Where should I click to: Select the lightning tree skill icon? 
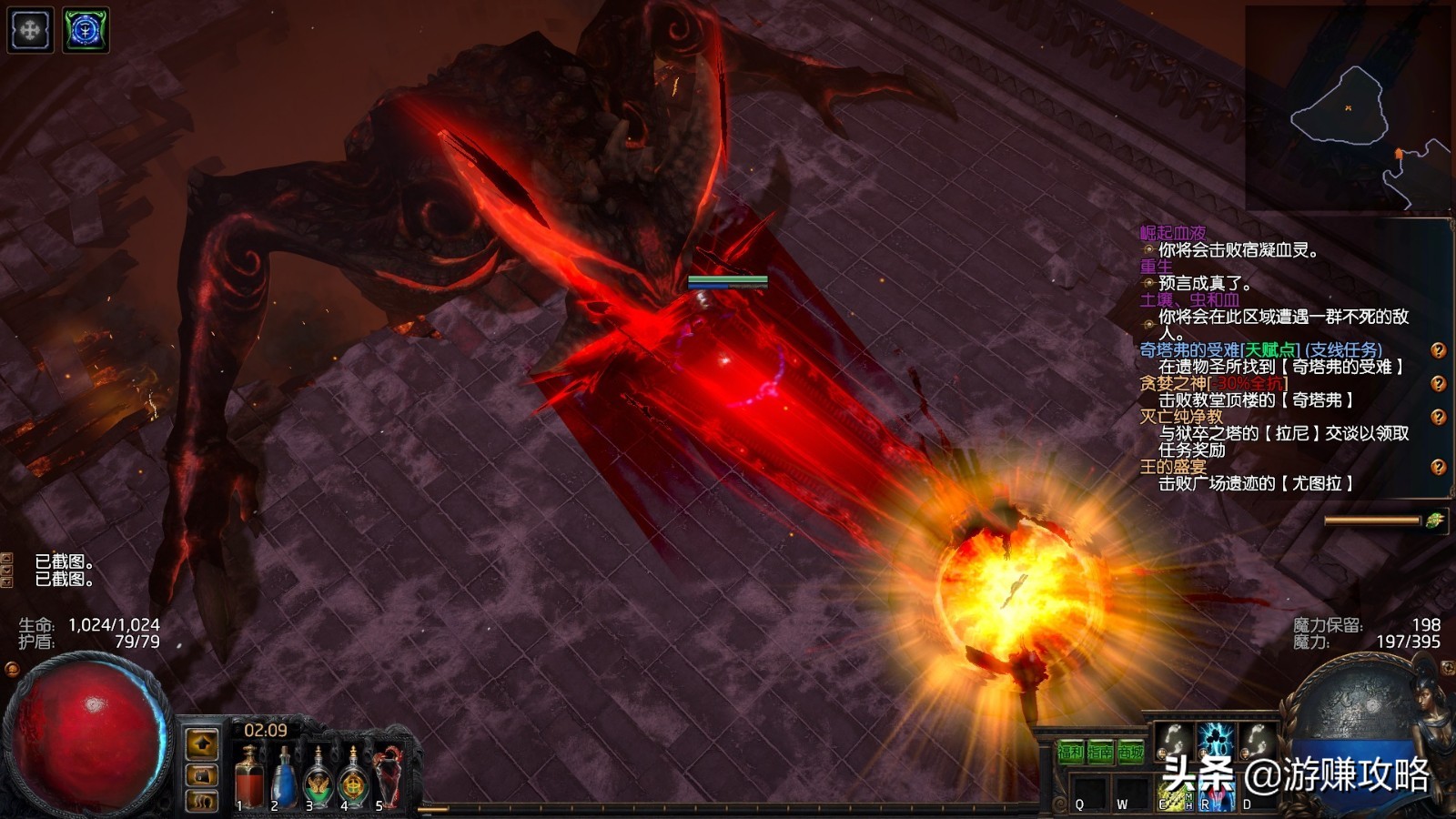point(1214,742)
